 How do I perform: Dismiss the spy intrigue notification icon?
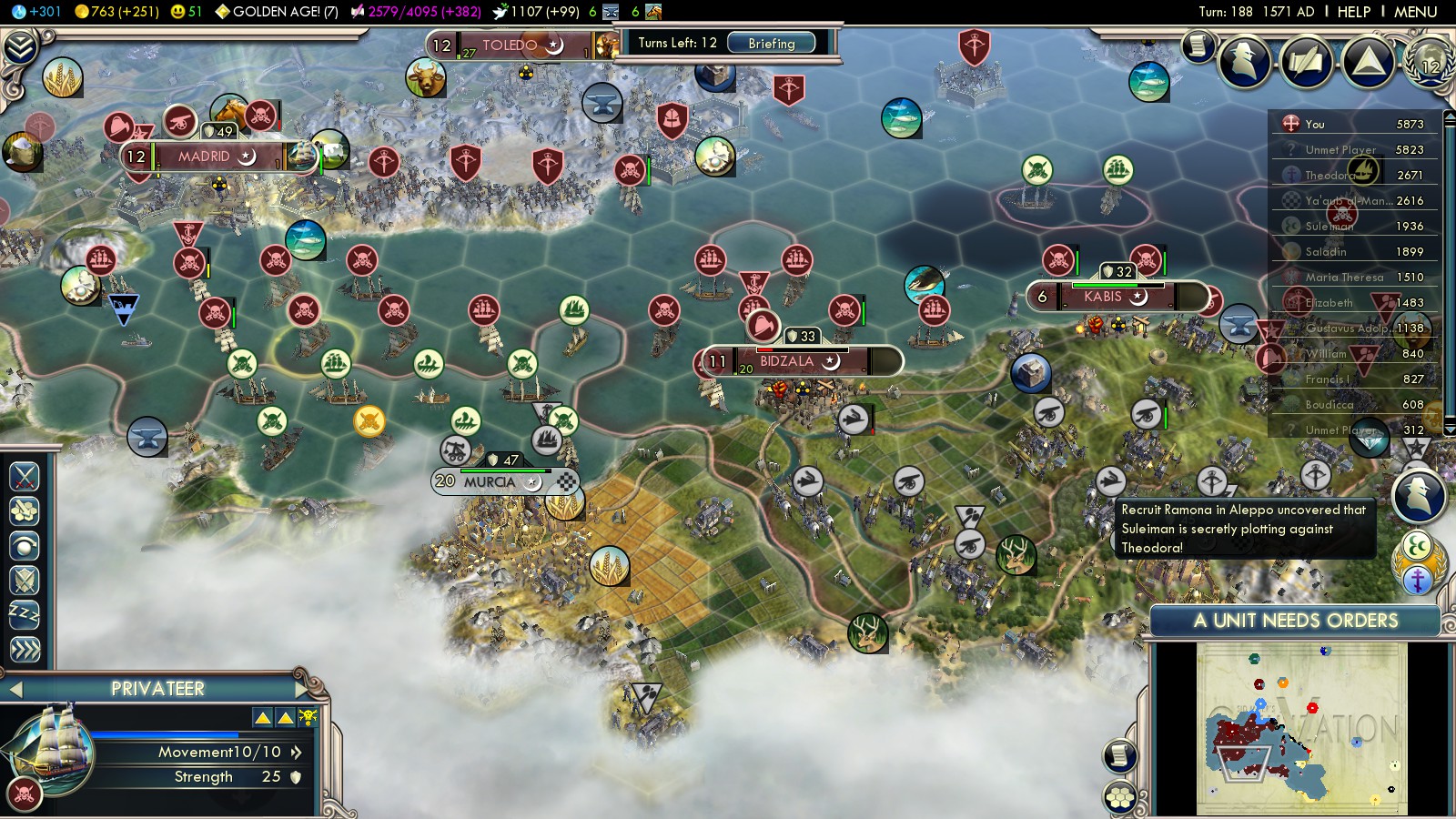tap(1418, 495)
